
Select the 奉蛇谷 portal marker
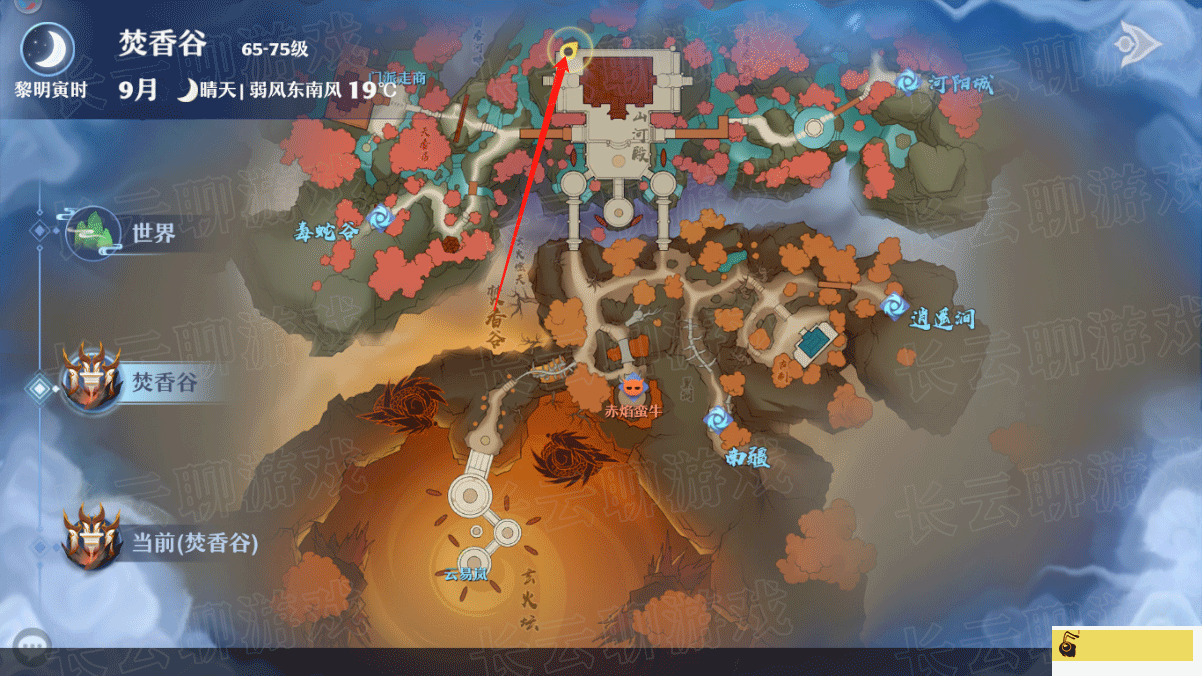[x=379, y=216]
